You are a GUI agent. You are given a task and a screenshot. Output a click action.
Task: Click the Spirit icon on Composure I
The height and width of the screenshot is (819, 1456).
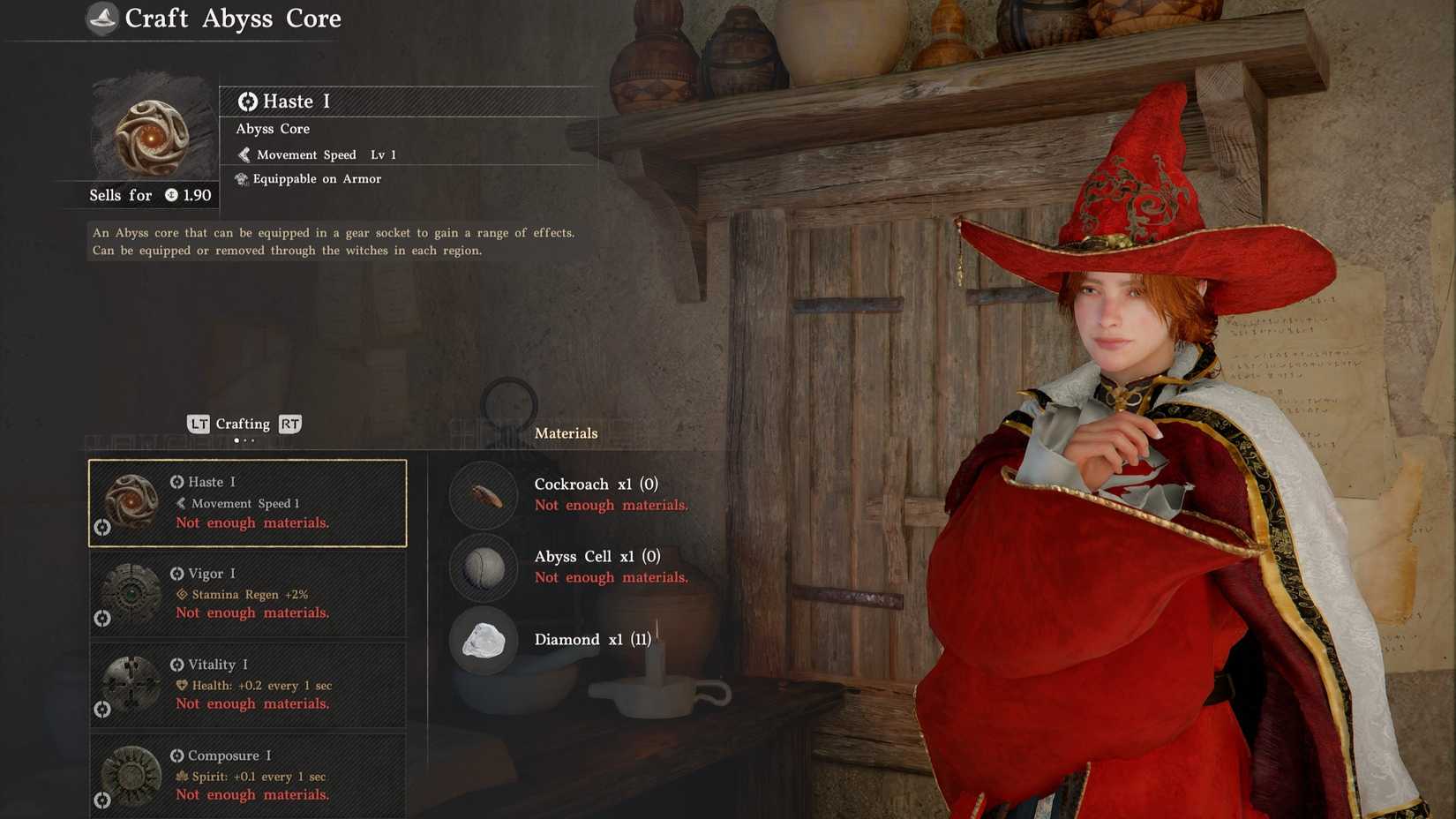click(182, 777)
